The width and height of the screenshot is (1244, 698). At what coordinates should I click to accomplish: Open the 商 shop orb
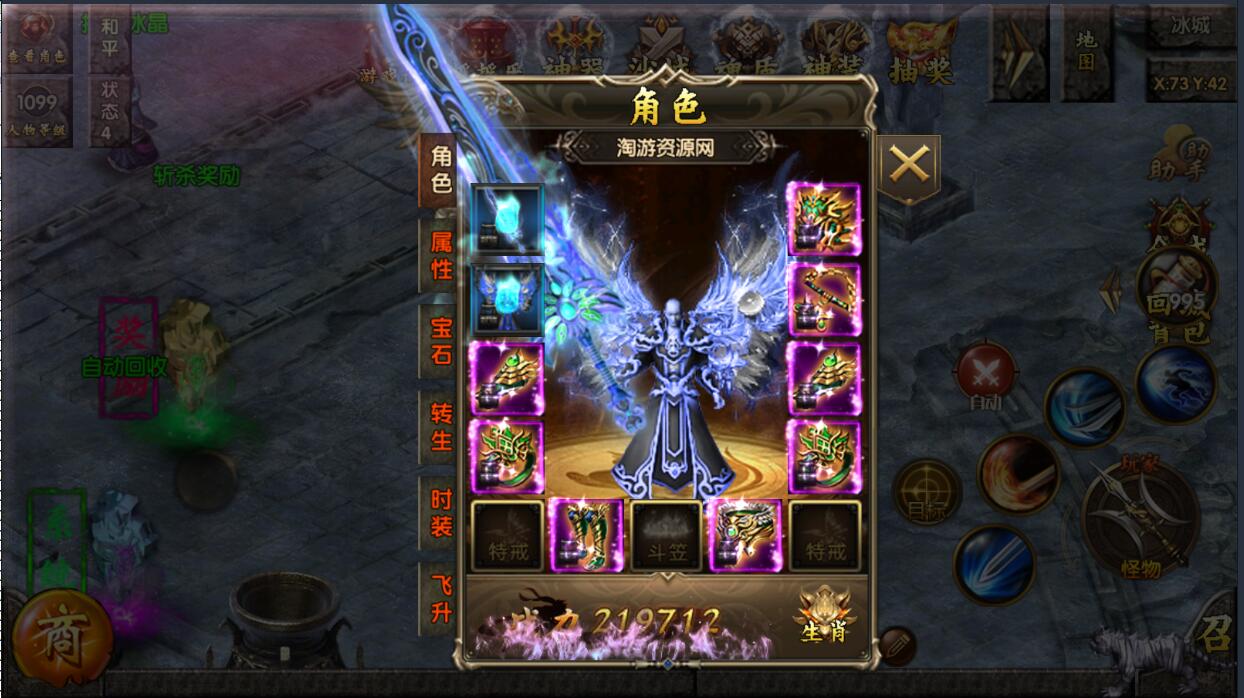pyautogui.click(x=62, y=638)
